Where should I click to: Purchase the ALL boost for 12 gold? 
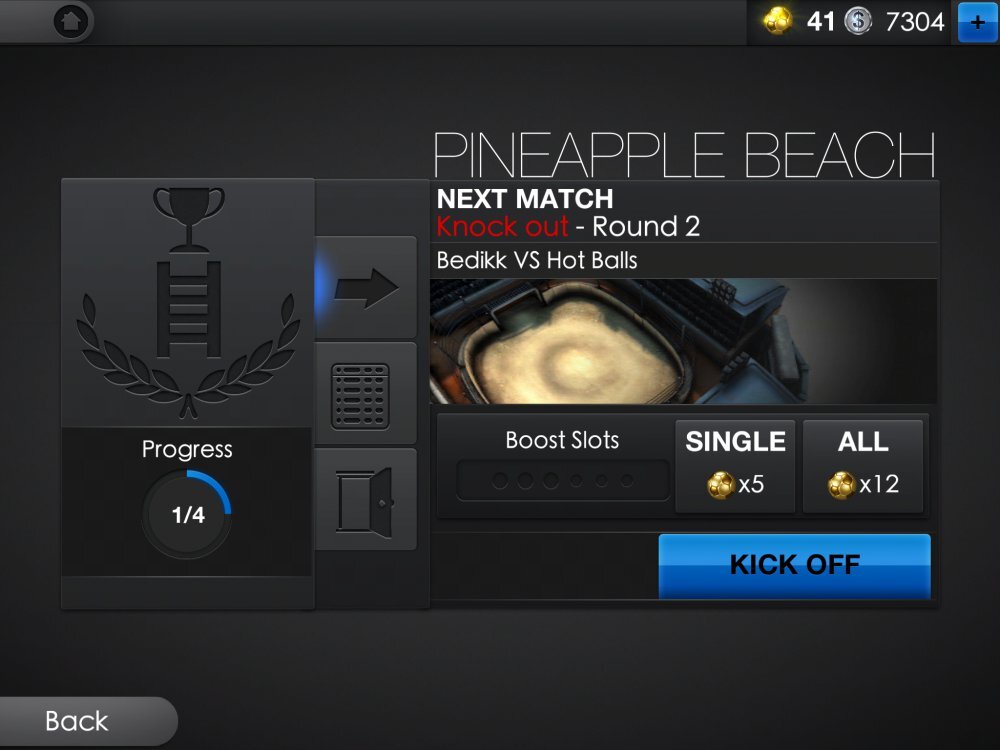coord(864,466)
